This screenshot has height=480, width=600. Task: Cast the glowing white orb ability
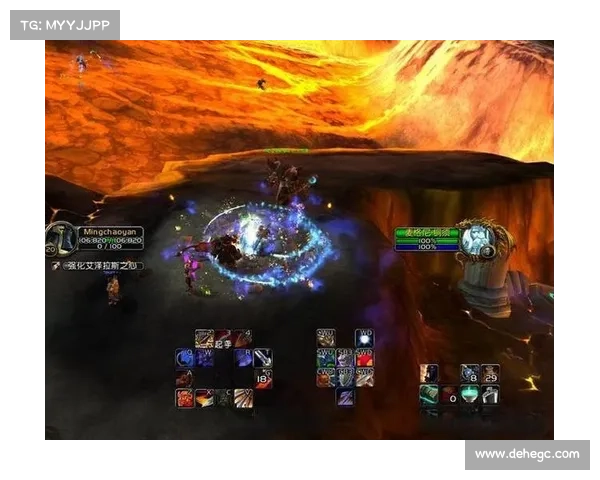364,338
